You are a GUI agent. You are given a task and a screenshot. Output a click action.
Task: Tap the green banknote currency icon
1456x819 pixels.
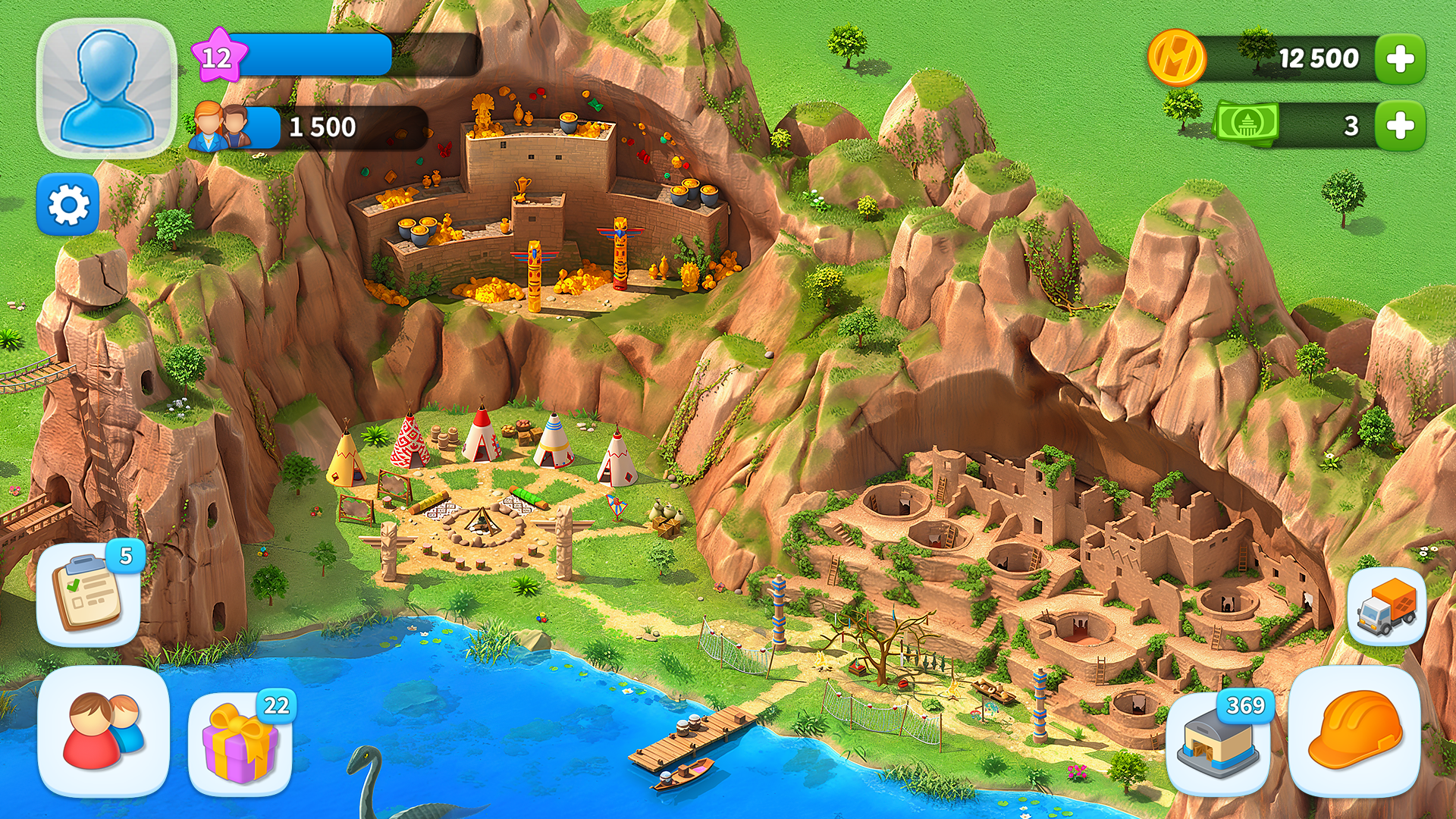click(1247, 123)
